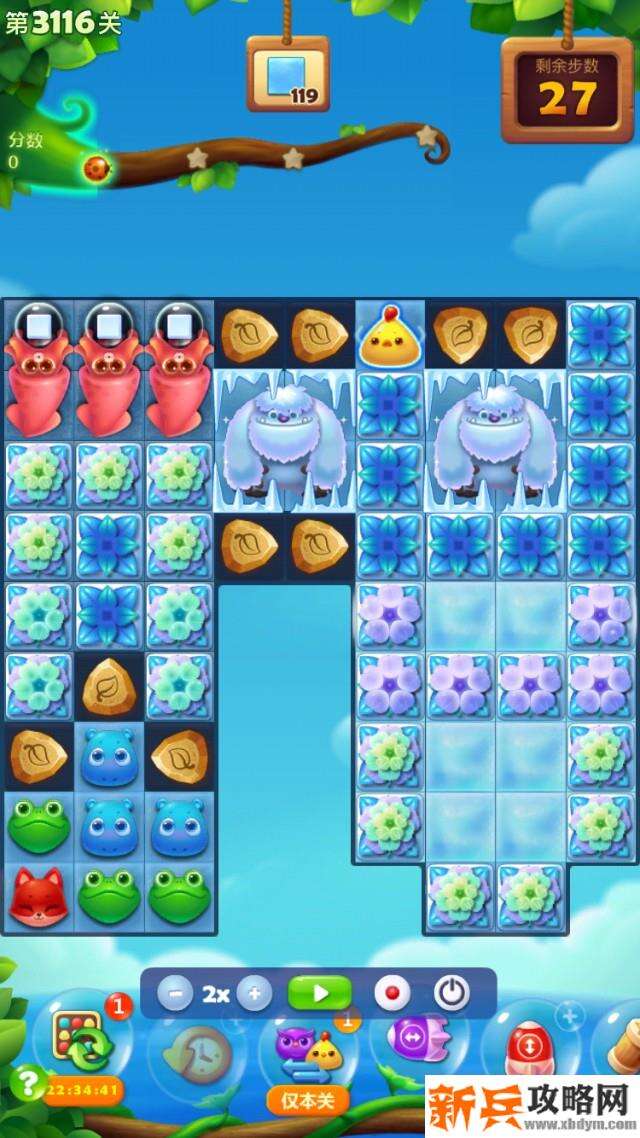
Task: Choose the blue hippo below the leaf stone
Action: pyautogui.click(x=109, y=757)
